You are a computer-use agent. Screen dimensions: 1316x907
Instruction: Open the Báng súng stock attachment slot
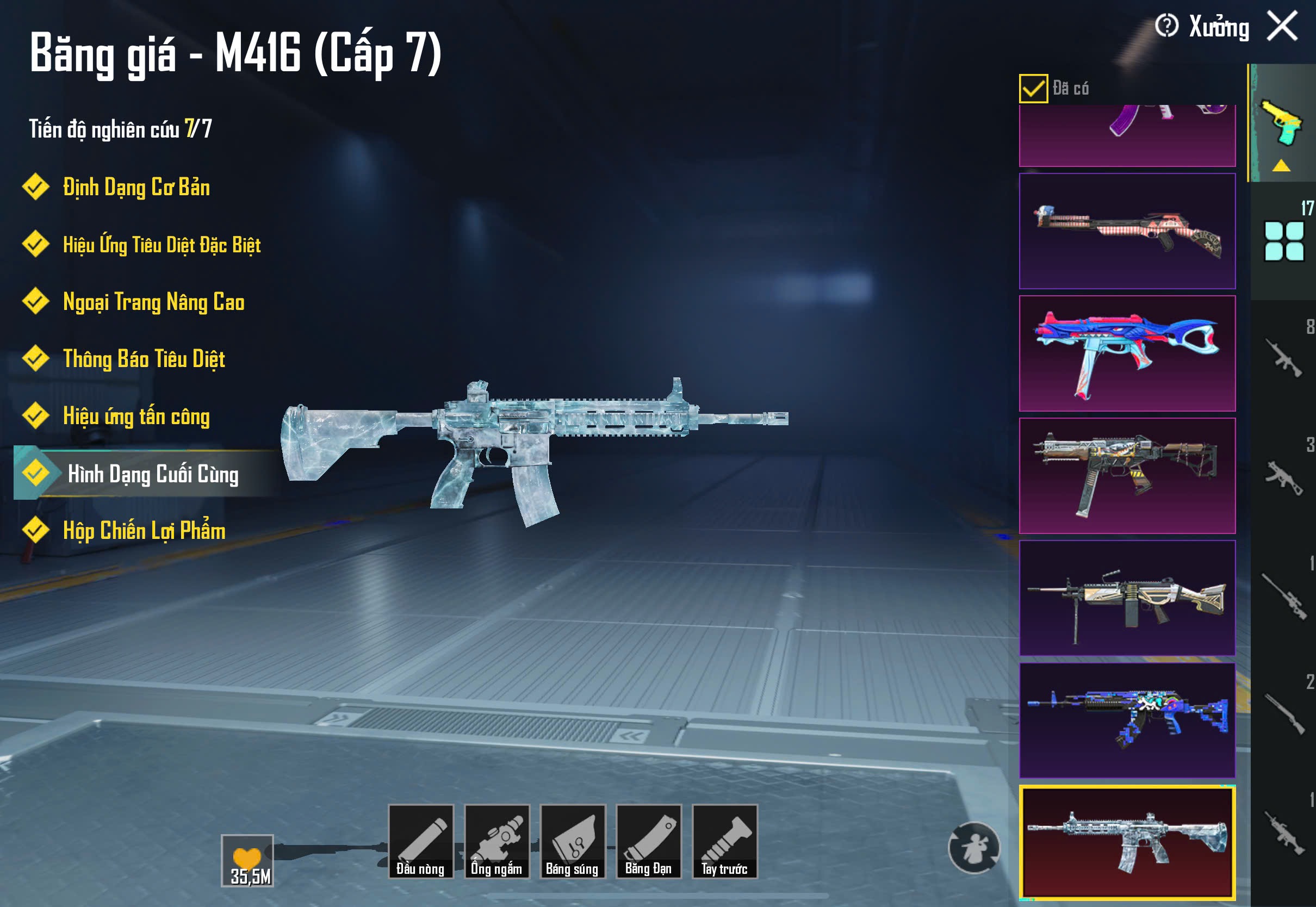click(573, 842)
